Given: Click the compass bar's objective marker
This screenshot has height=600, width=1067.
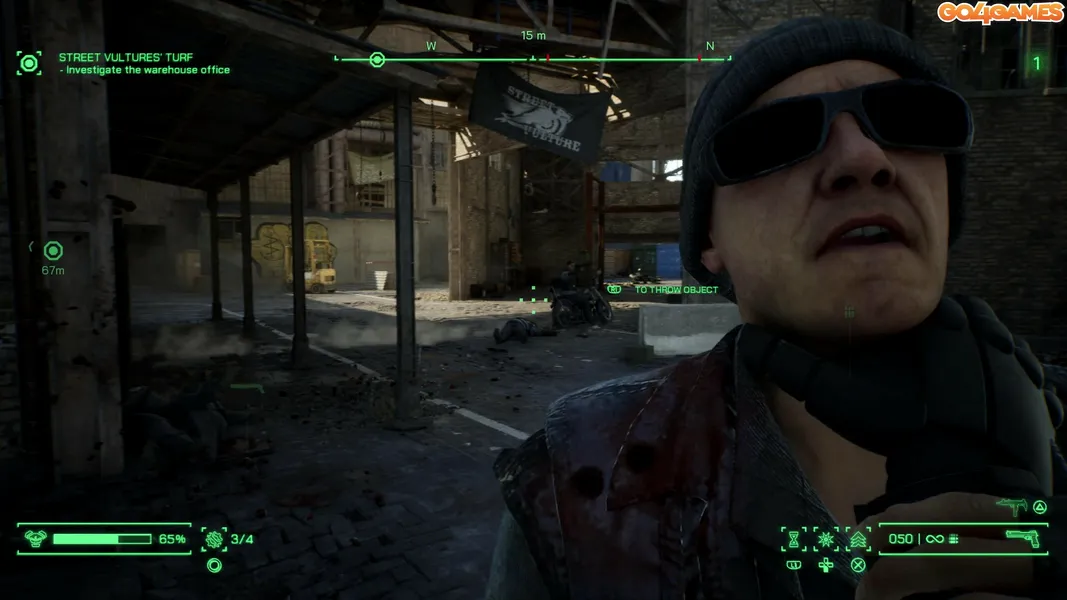Looking at the screenshot, I should 377,60.
